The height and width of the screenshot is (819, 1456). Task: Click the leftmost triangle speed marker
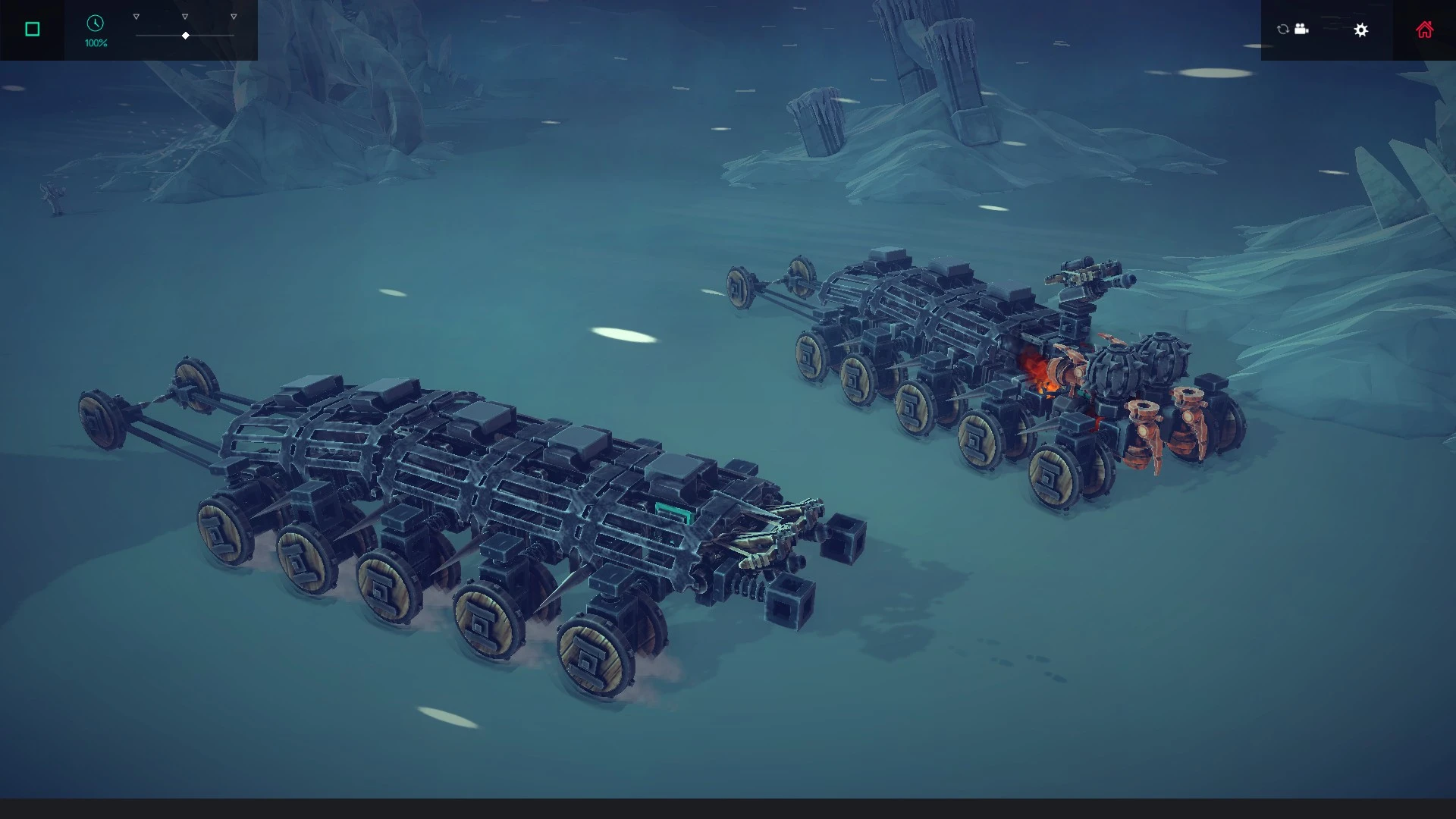click(x=136, y=15)
